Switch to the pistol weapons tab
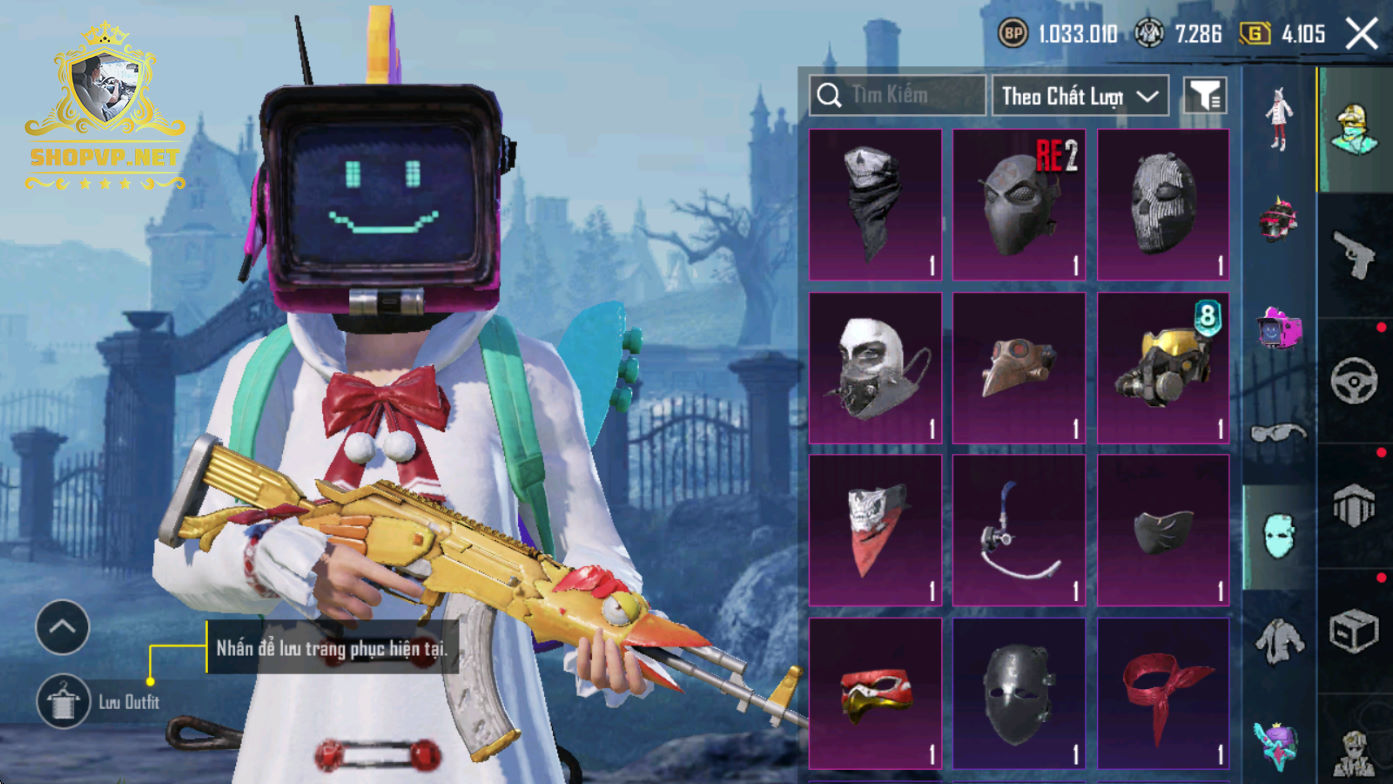 click(1355, 255)
